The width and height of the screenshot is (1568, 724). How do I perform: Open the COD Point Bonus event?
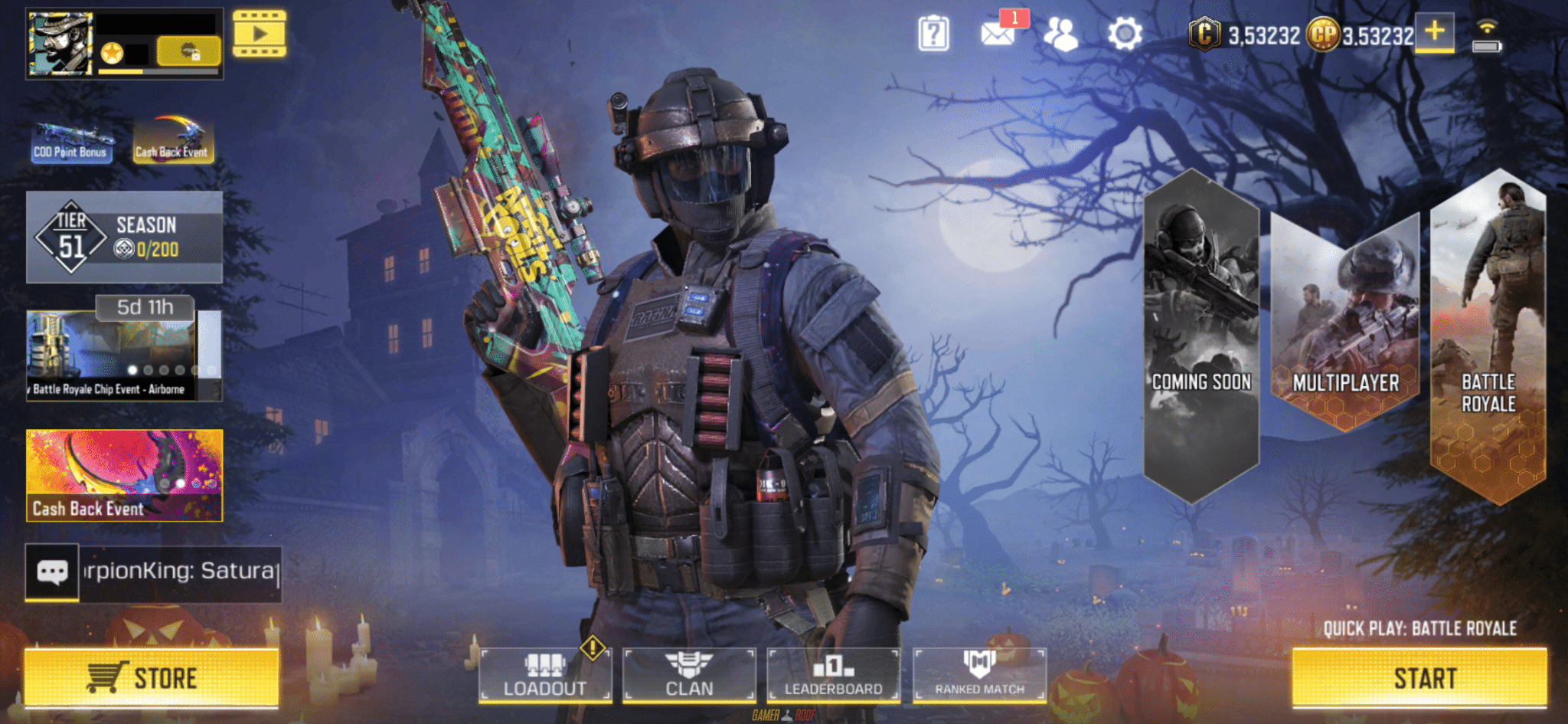(70, 141)
